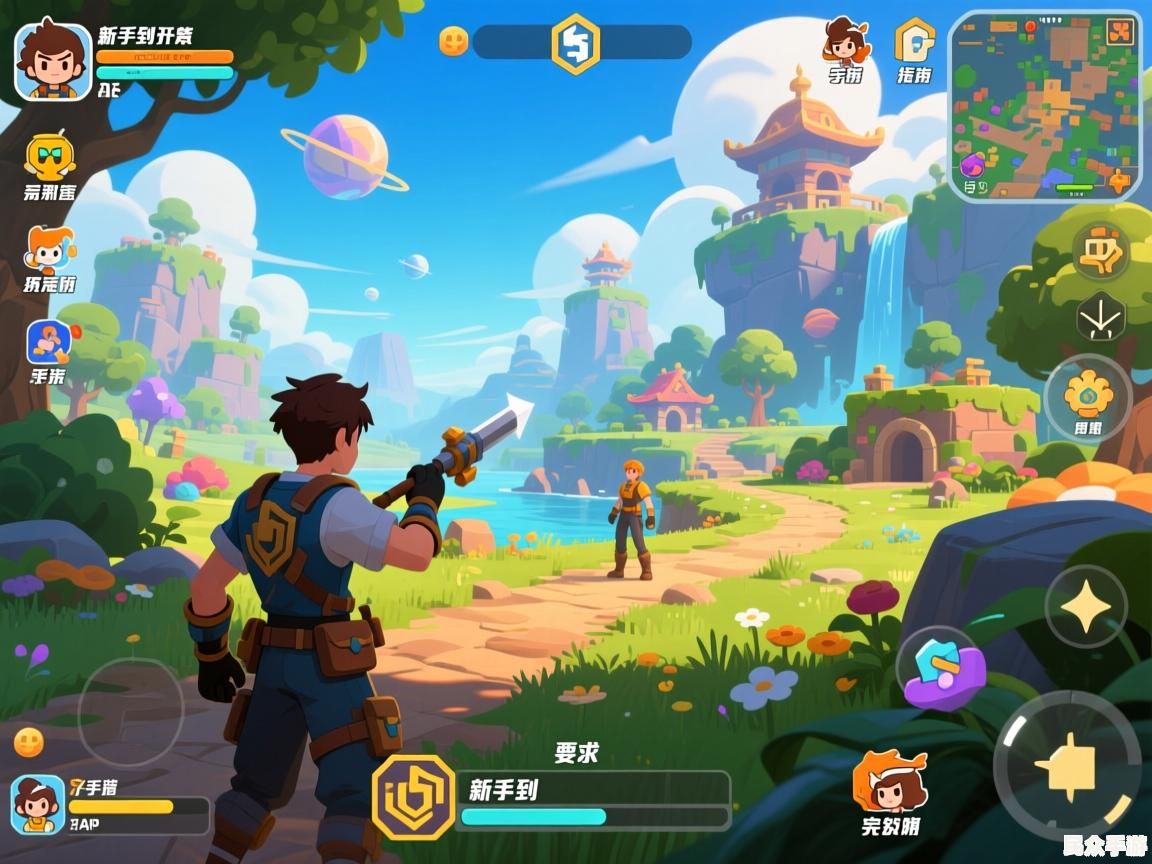Image resolution: width=1152 pixels, height=864 pixels.
Task: Tap the yellow robot head icon
Action: (48, 156)
